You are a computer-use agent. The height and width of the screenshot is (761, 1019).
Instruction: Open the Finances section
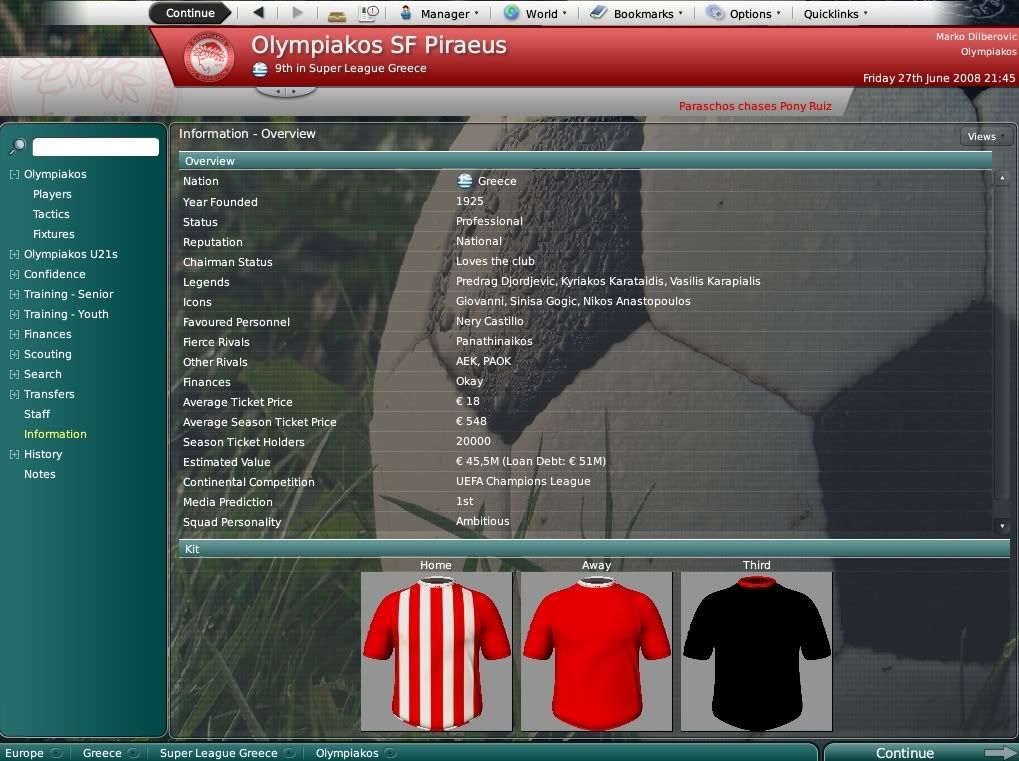coord(48,334)
